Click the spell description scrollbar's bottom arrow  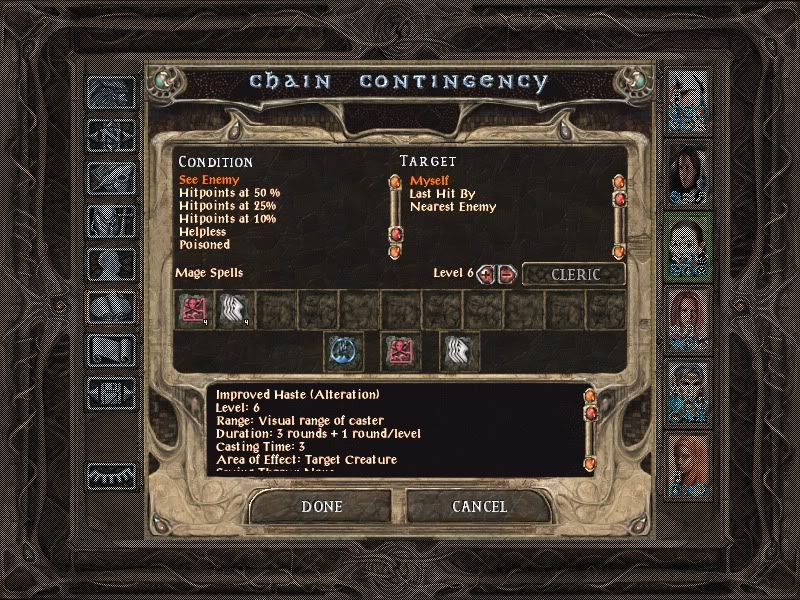point(589,462)
